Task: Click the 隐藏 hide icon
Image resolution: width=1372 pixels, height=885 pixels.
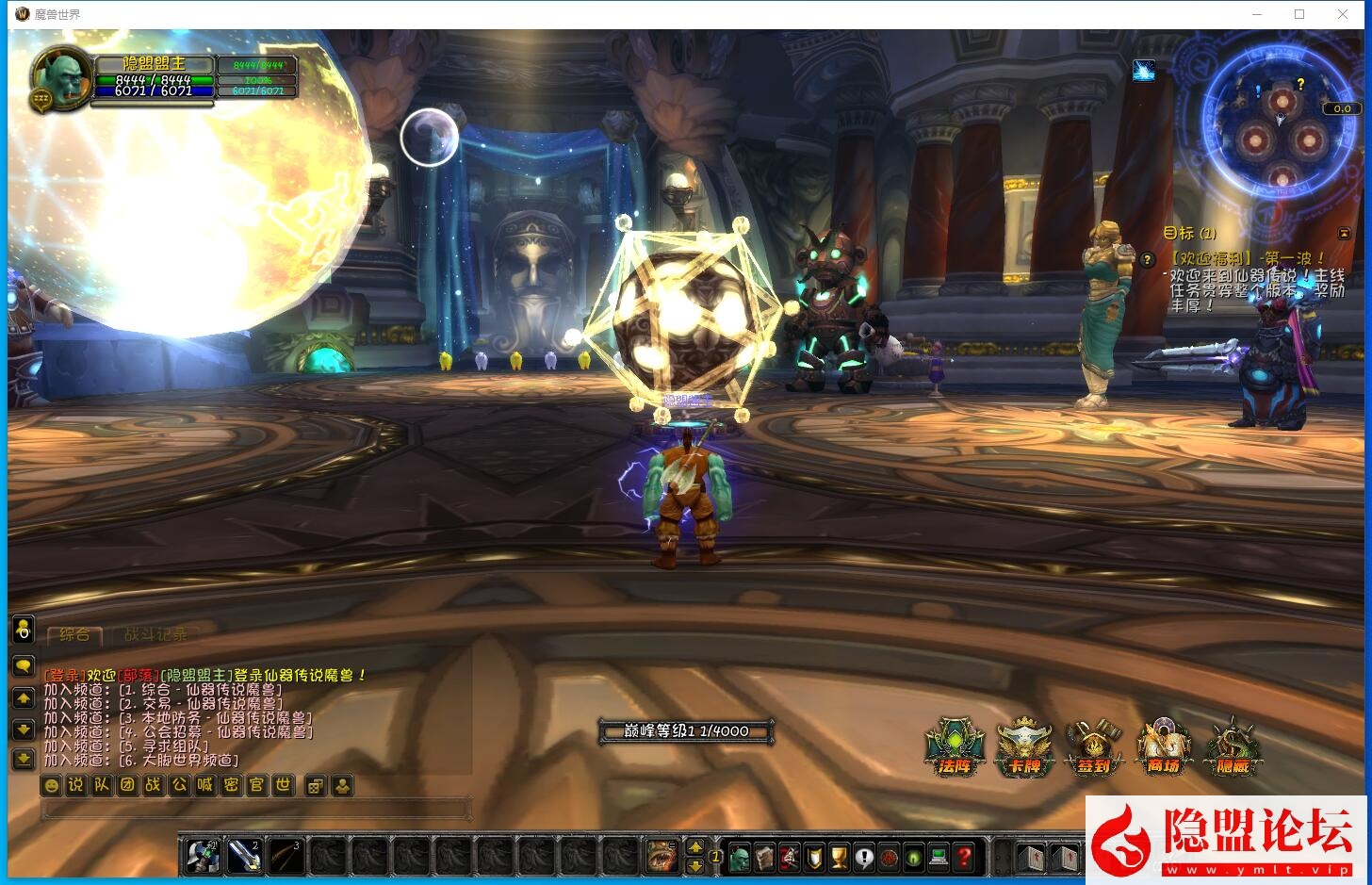Action: (x=1233, y=747)
